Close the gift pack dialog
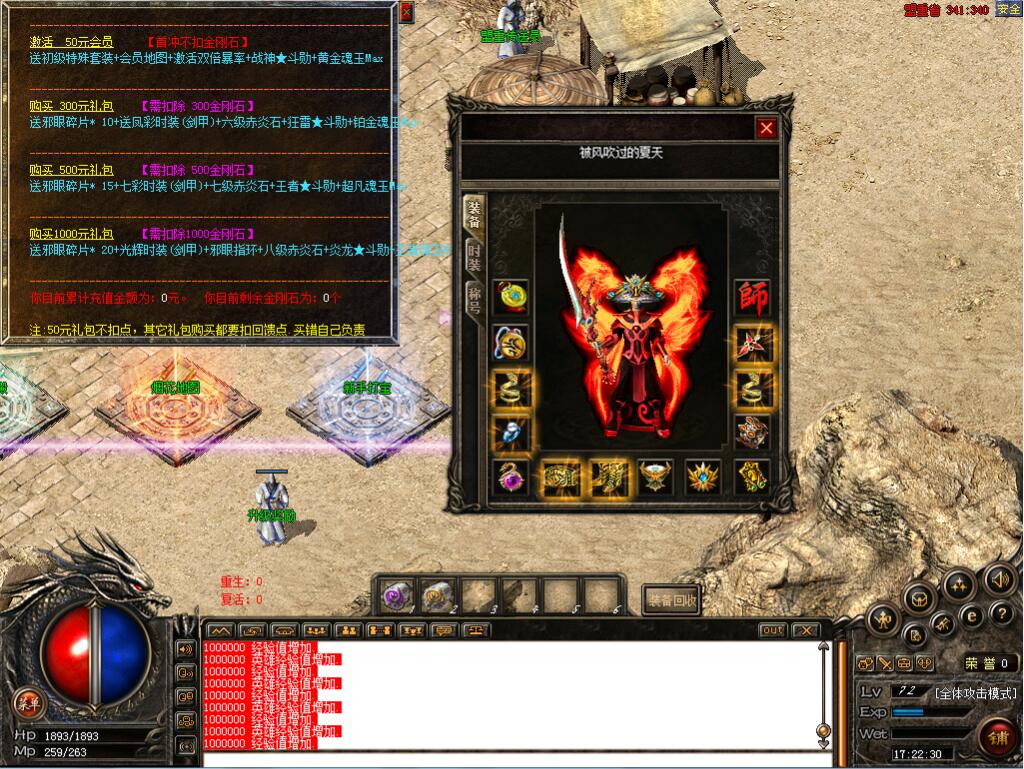The height and width of the screenshot is (769, 1024). pyautogui.click(x=406, y=12)
